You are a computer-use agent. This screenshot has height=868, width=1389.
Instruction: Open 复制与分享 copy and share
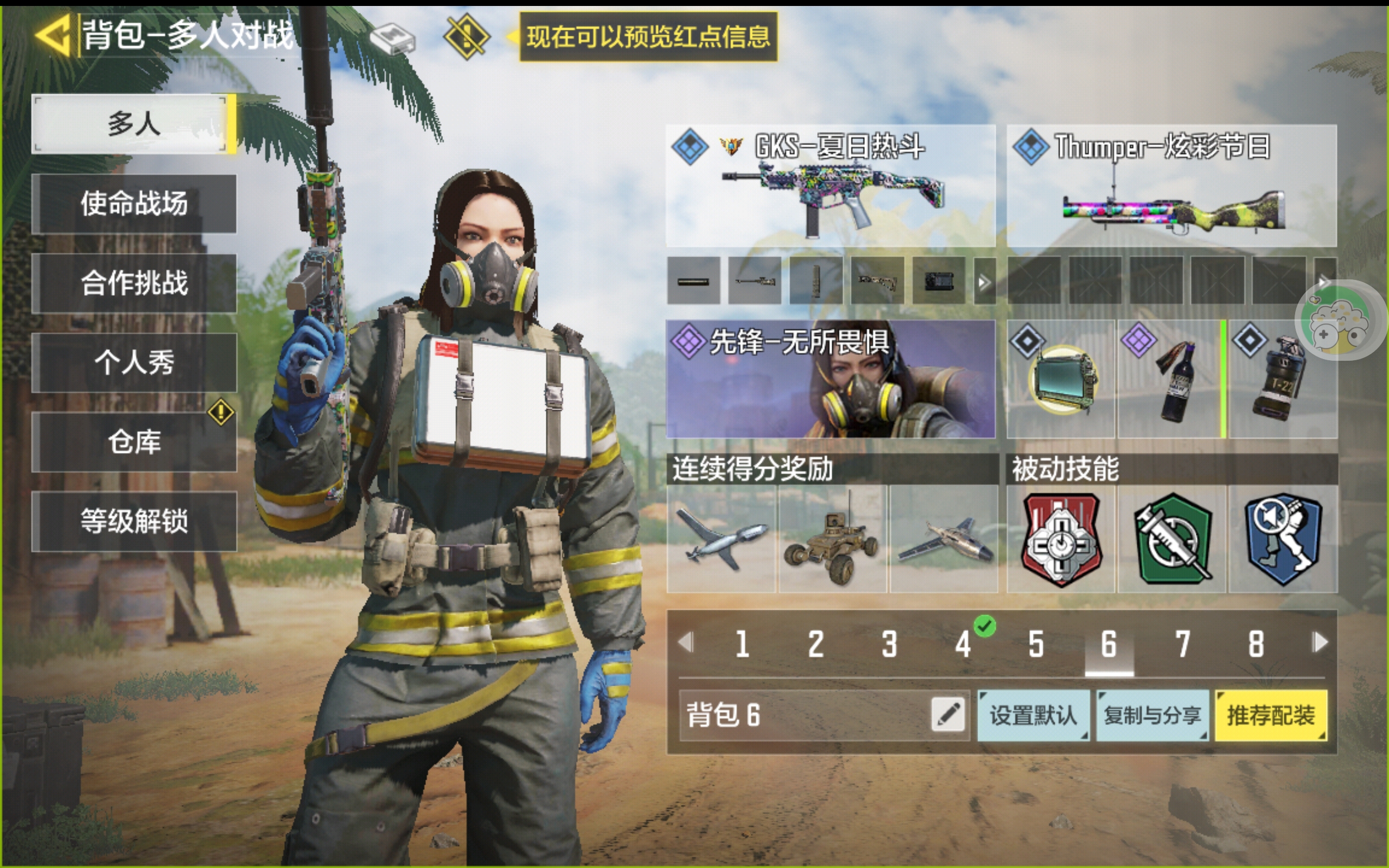1152,716
